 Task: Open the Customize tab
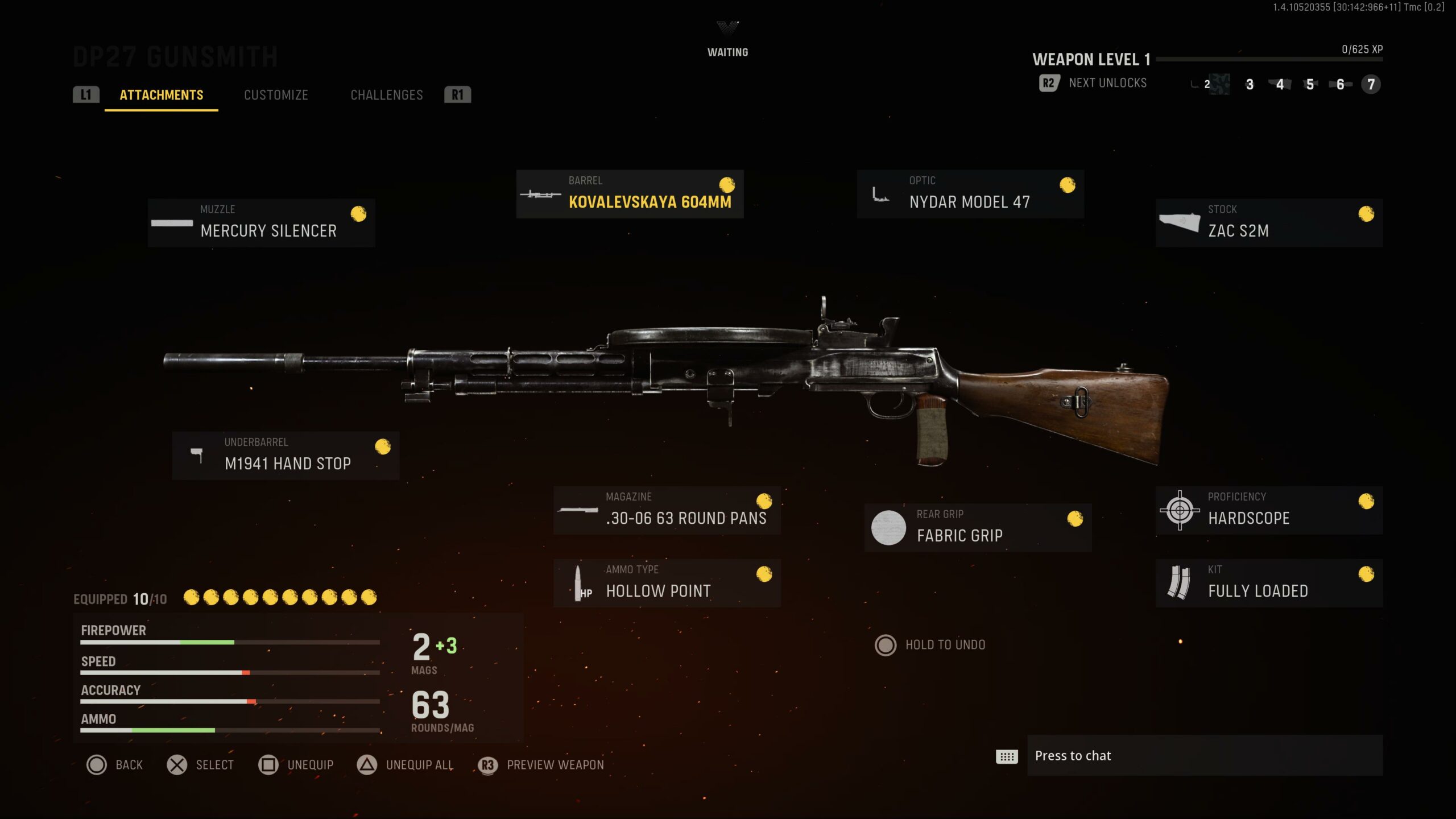pos(276,95)
